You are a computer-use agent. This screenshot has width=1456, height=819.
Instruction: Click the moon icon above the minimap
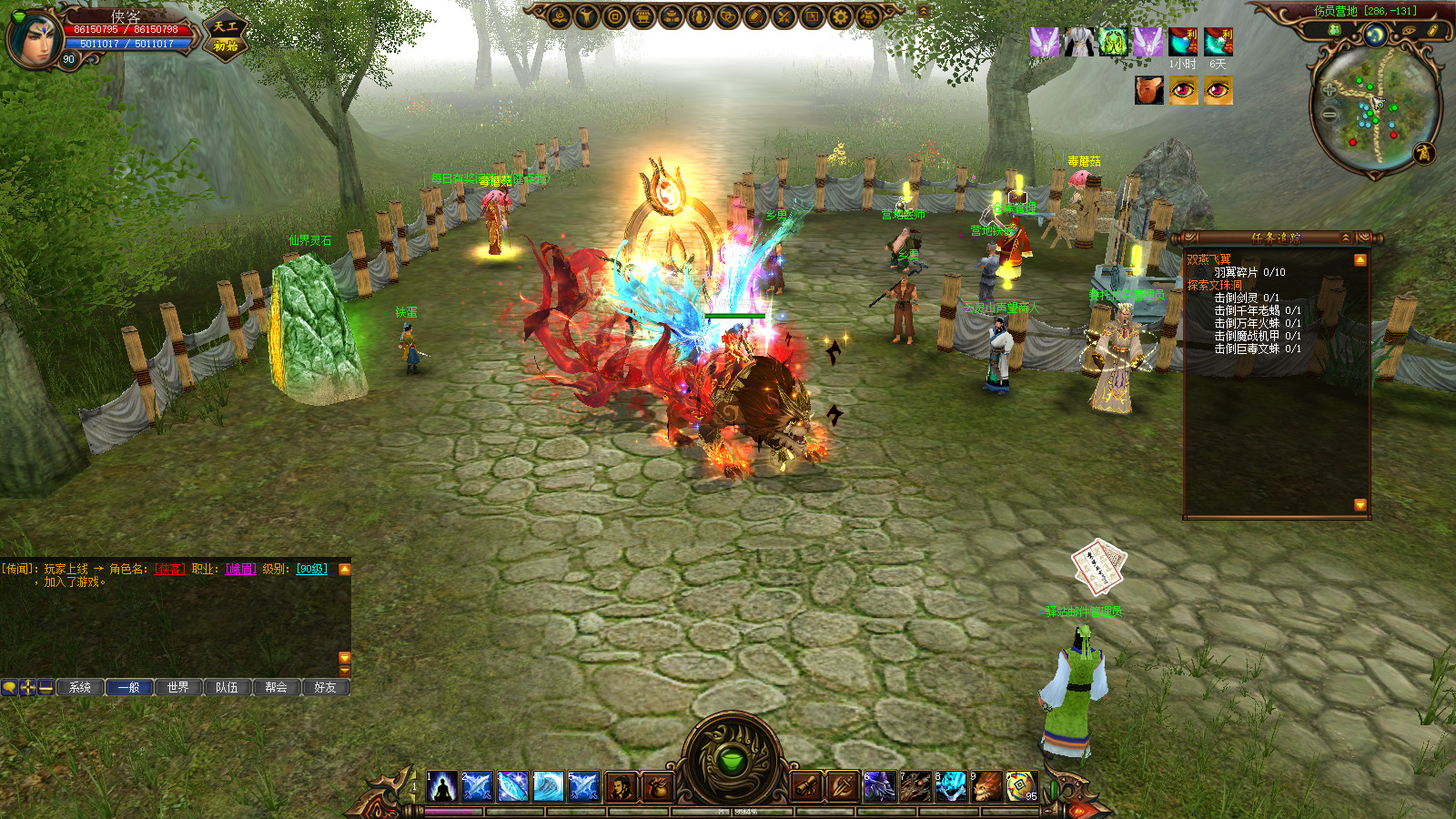[x=1375, y=35]
